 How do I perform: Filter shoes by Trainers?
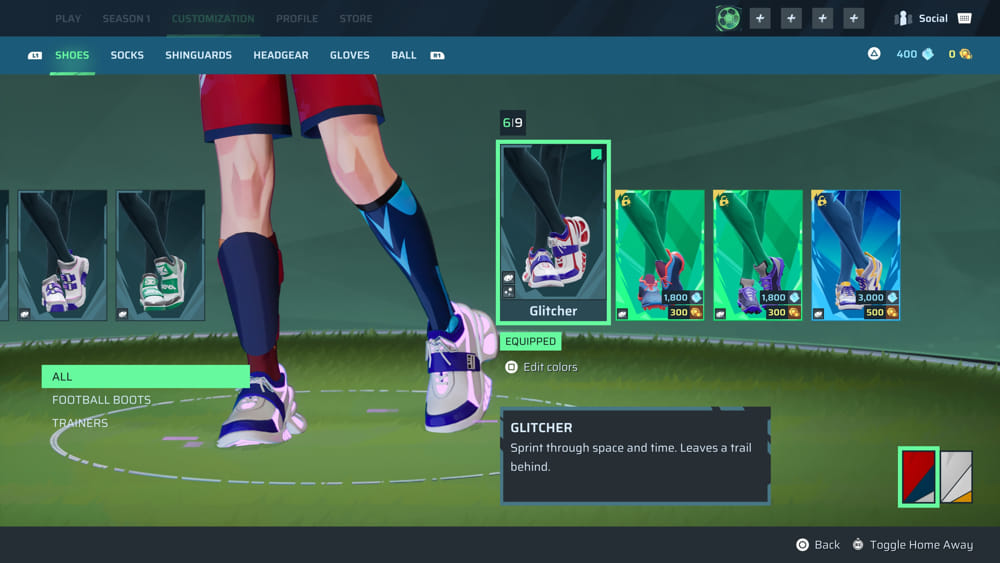[80, 423]
